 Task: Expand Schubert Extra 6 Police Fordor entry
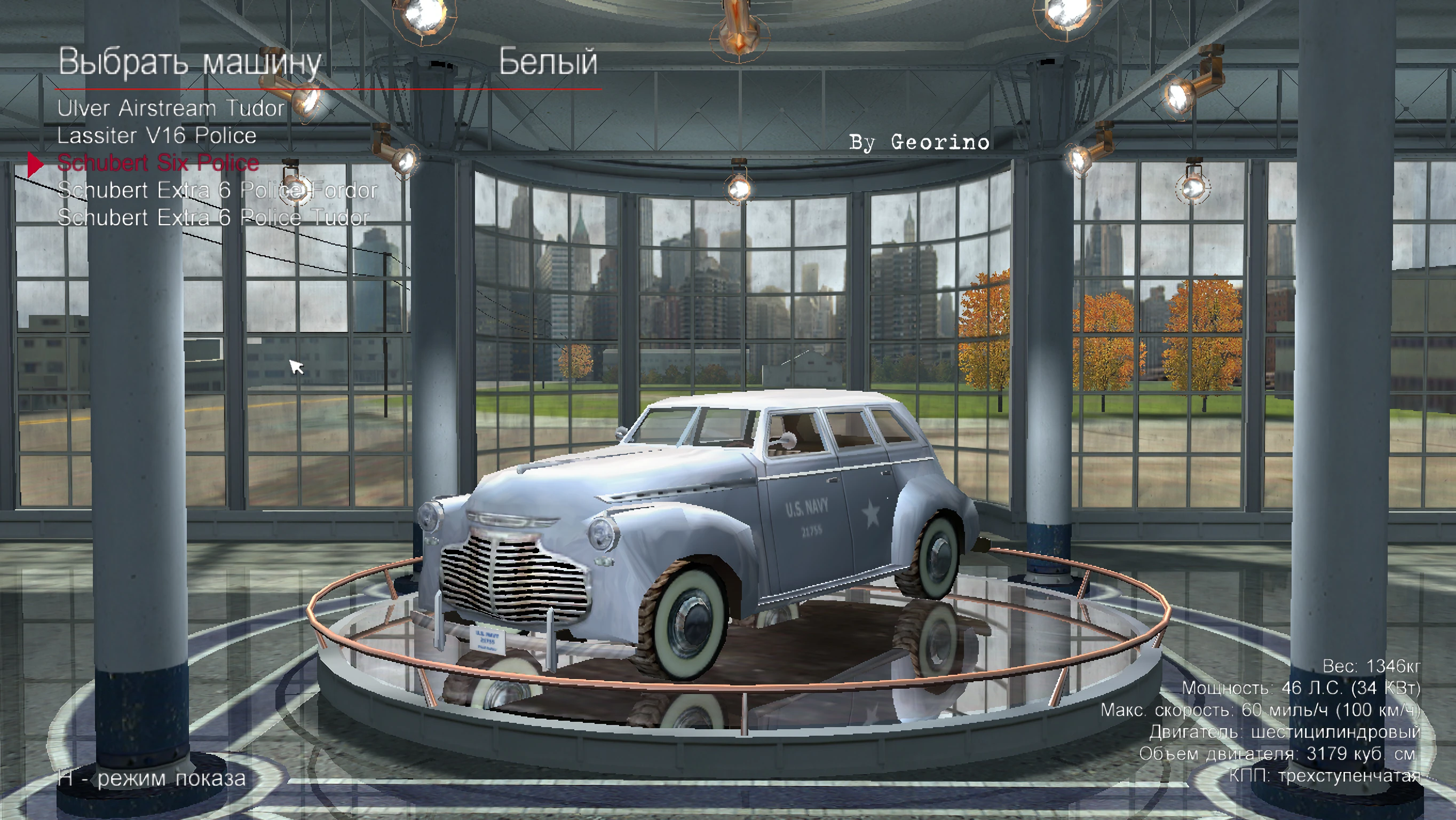click(x=218, y=192)
